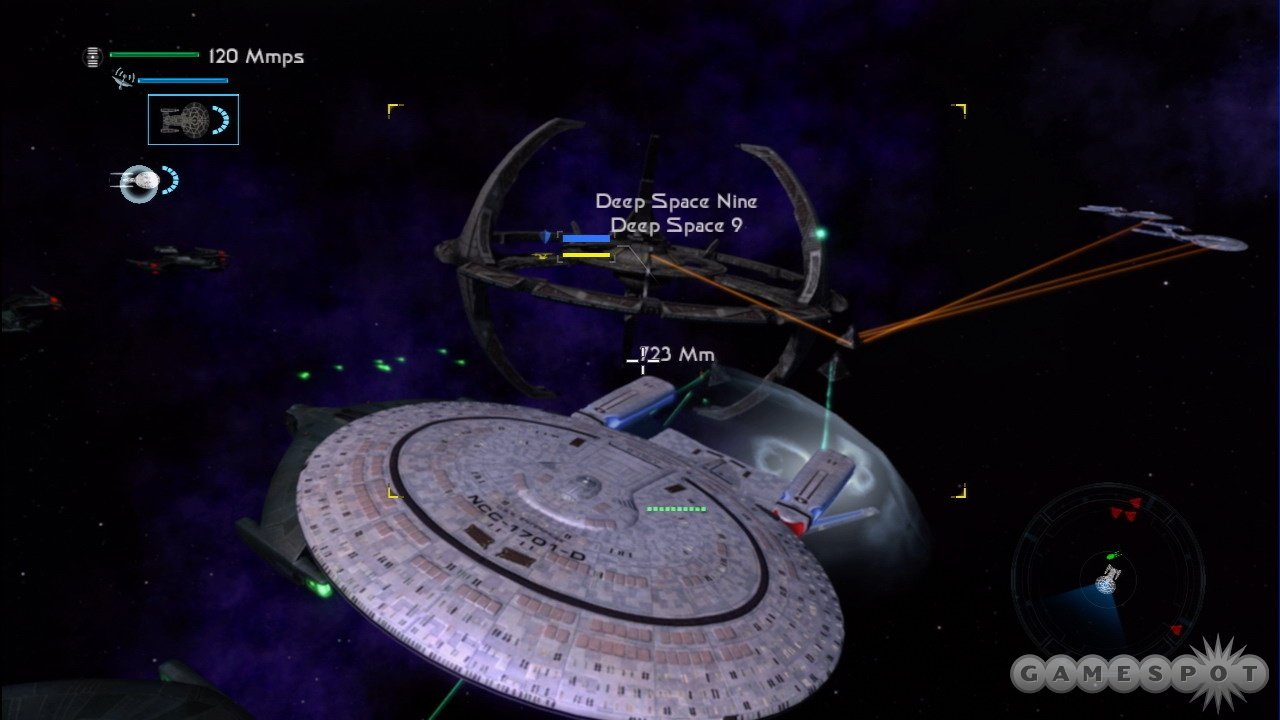The width and height of the screenshot is (1280, 720).
Task: Click the GameSpot watermark logo
Action: click(x=1139, y=674)
